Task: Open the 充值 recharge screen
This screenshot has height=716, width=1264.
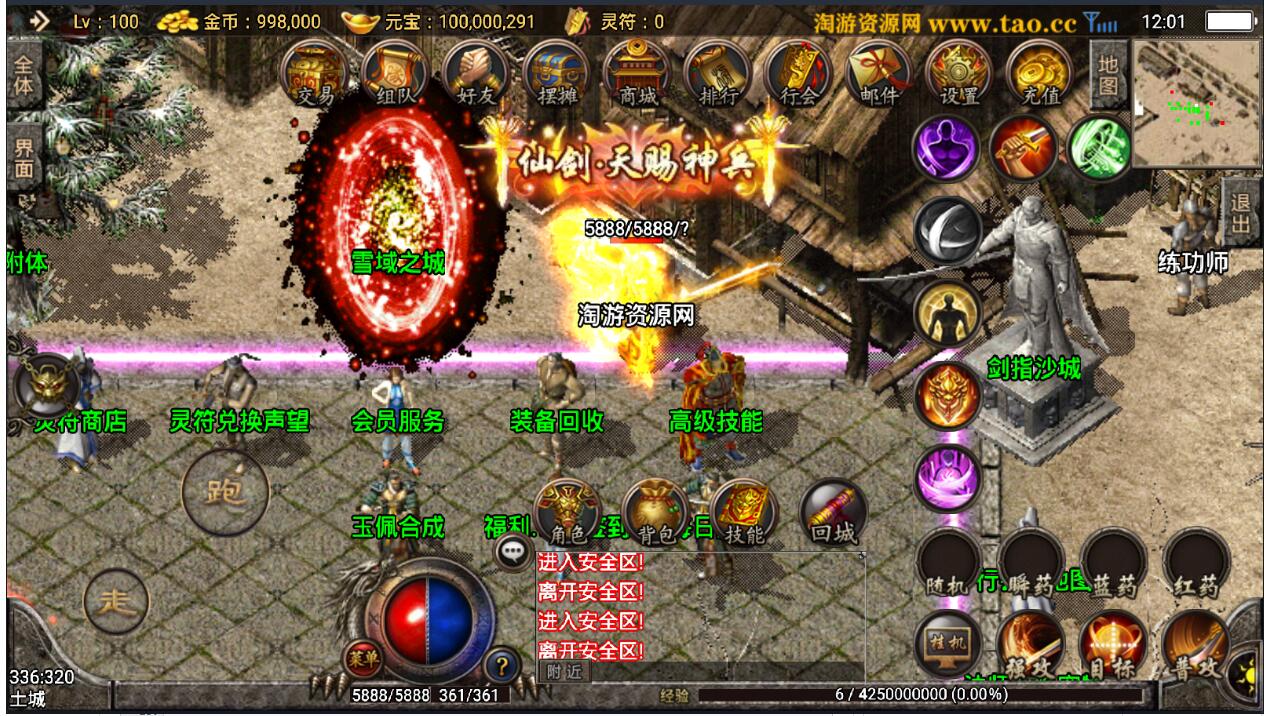Action: 1039,73
